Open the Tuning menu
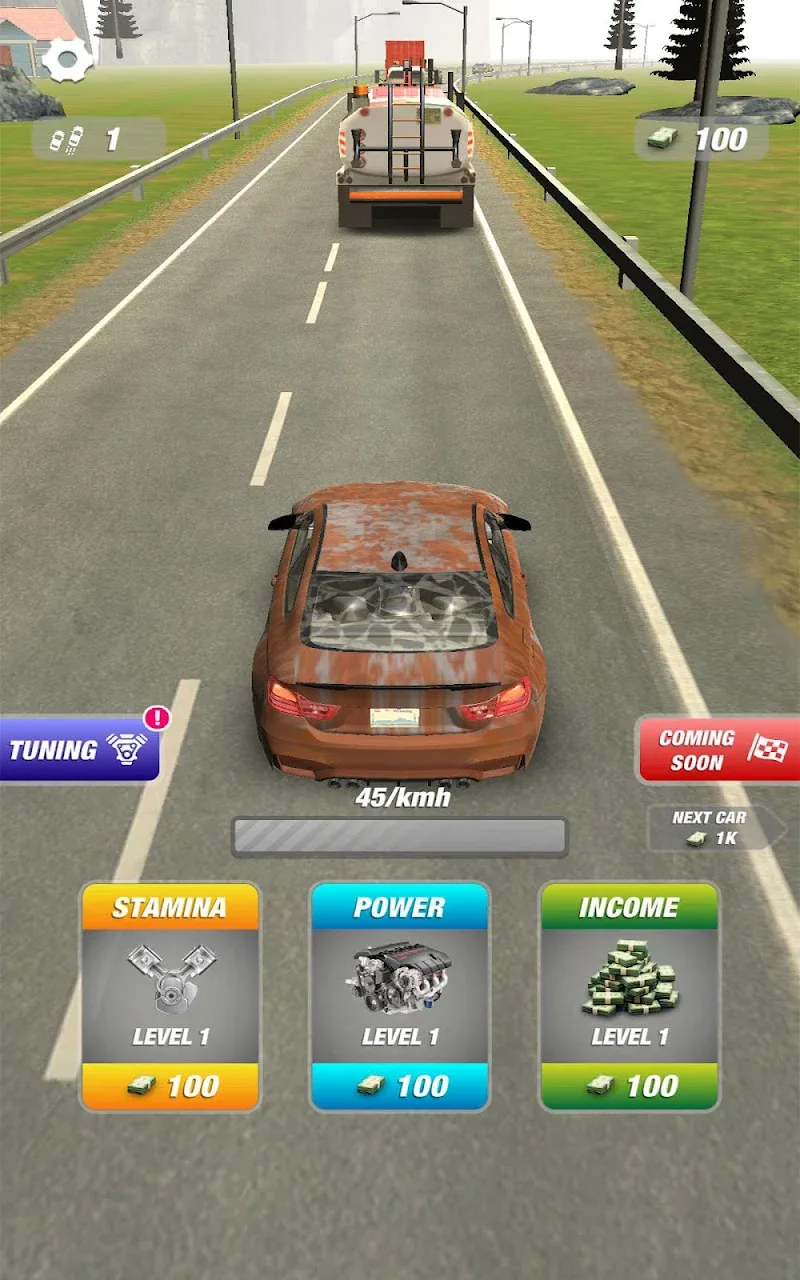Screen dimensions: 800x1280 coord(78,749)
